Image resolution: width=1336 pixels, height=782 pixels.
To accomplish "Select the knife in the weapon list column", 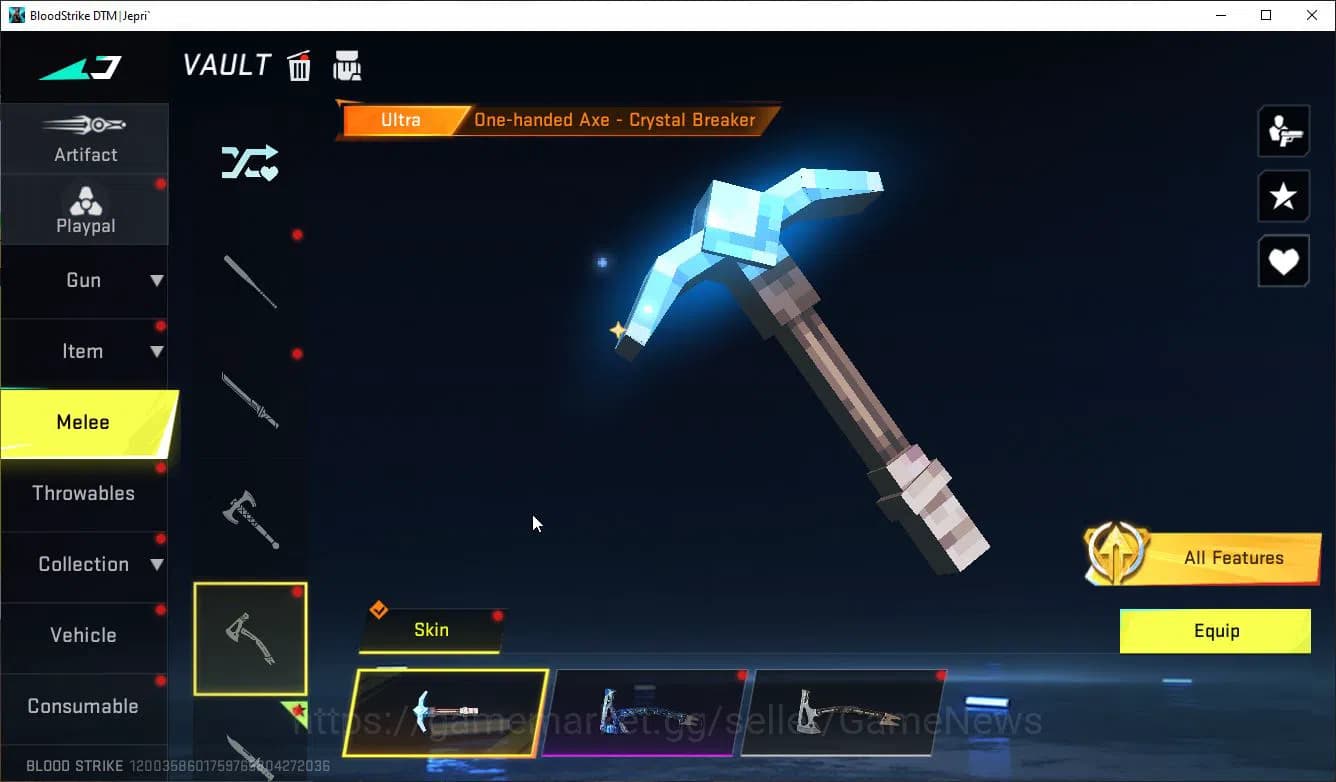I will [x=250, y=400].
